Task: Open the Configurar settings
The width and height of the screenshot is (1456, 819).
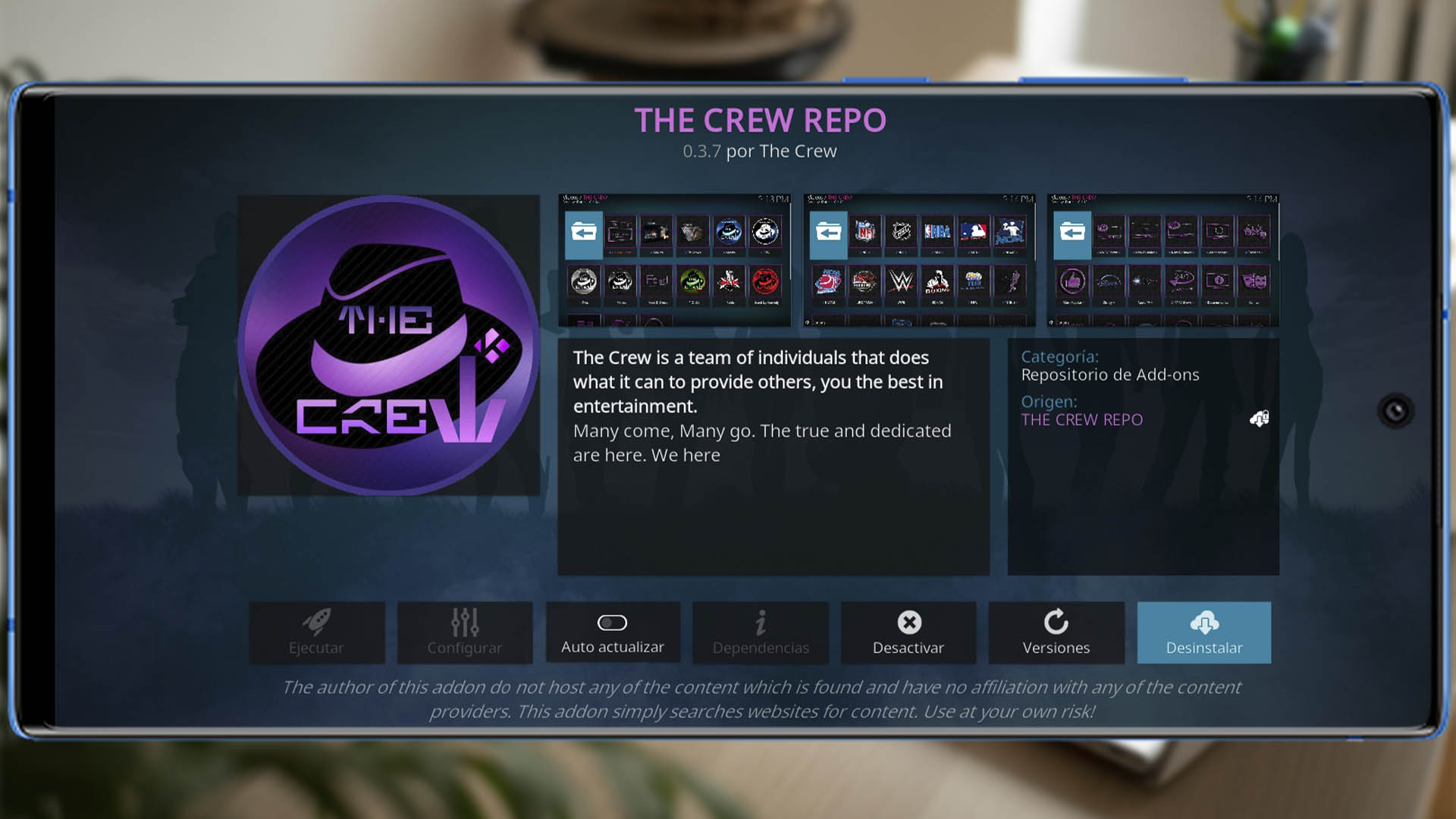Action: [465, 633]
